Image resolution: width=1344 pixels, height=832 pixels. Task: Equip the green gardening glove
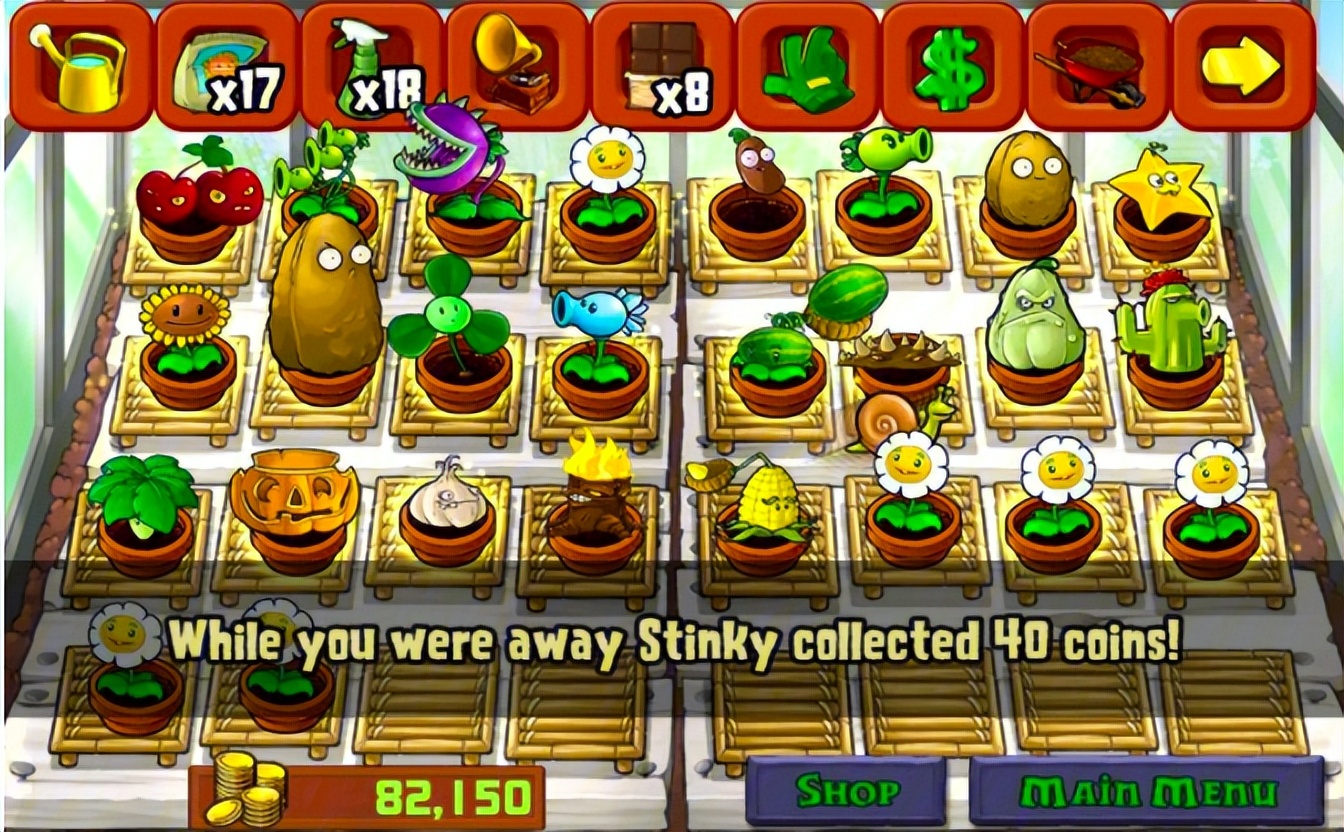[x=807, y=68]
